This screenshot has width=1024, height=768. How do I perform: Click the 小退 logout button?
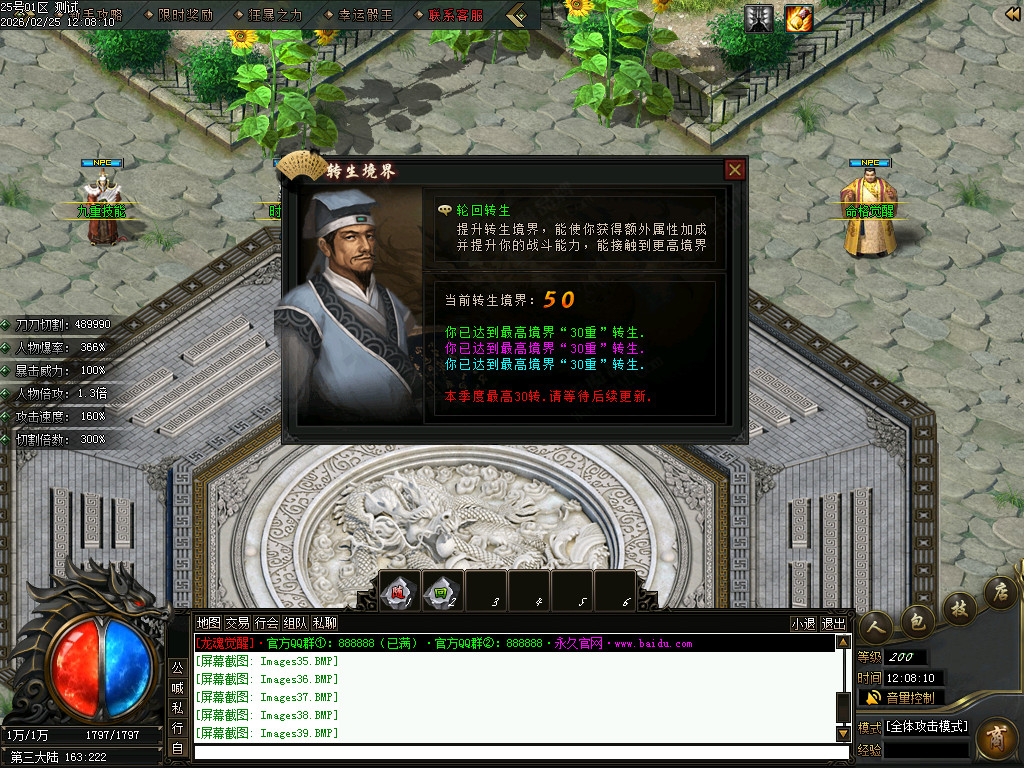803,623
